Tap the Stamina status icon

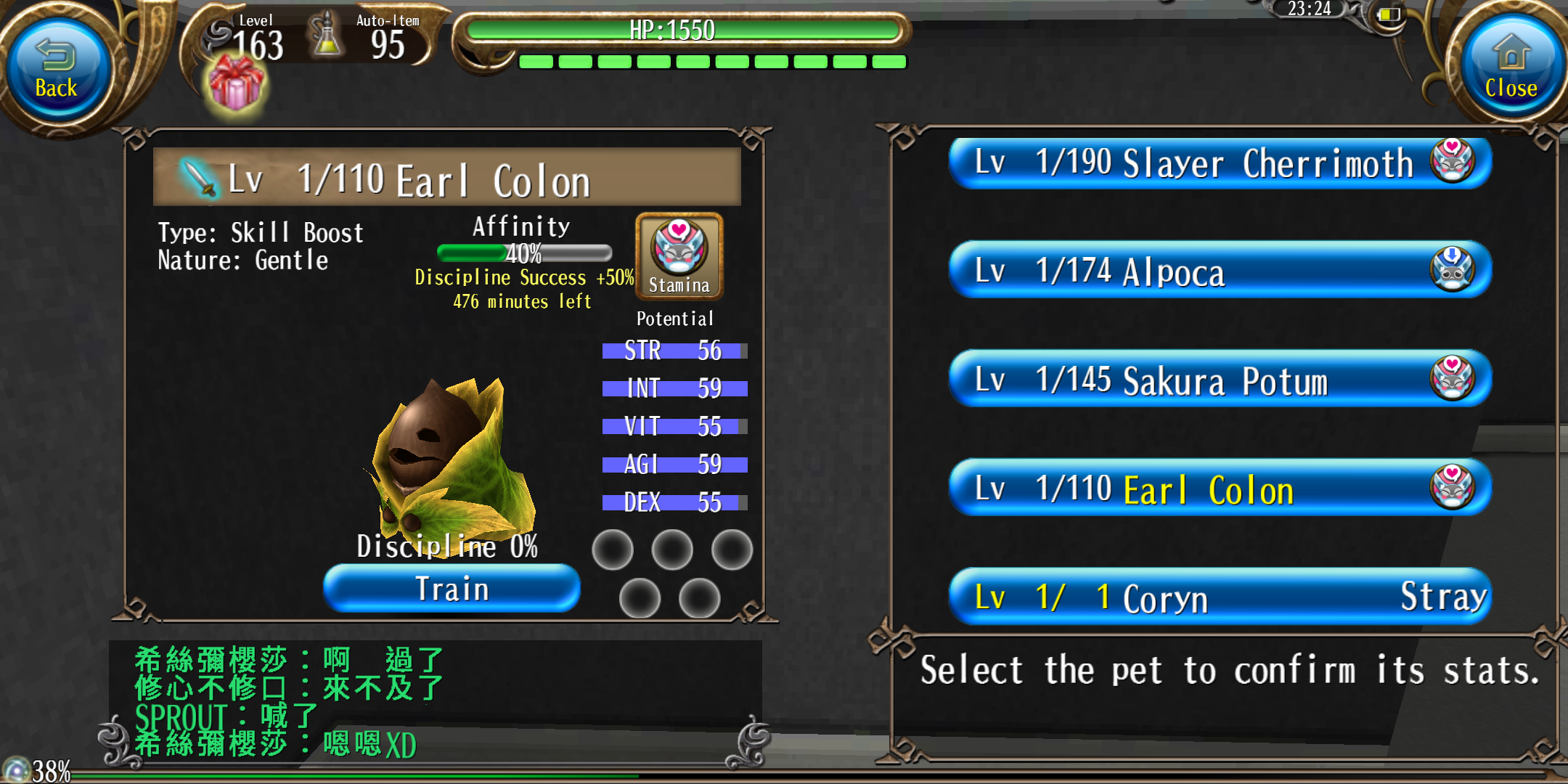click(679, 256)
